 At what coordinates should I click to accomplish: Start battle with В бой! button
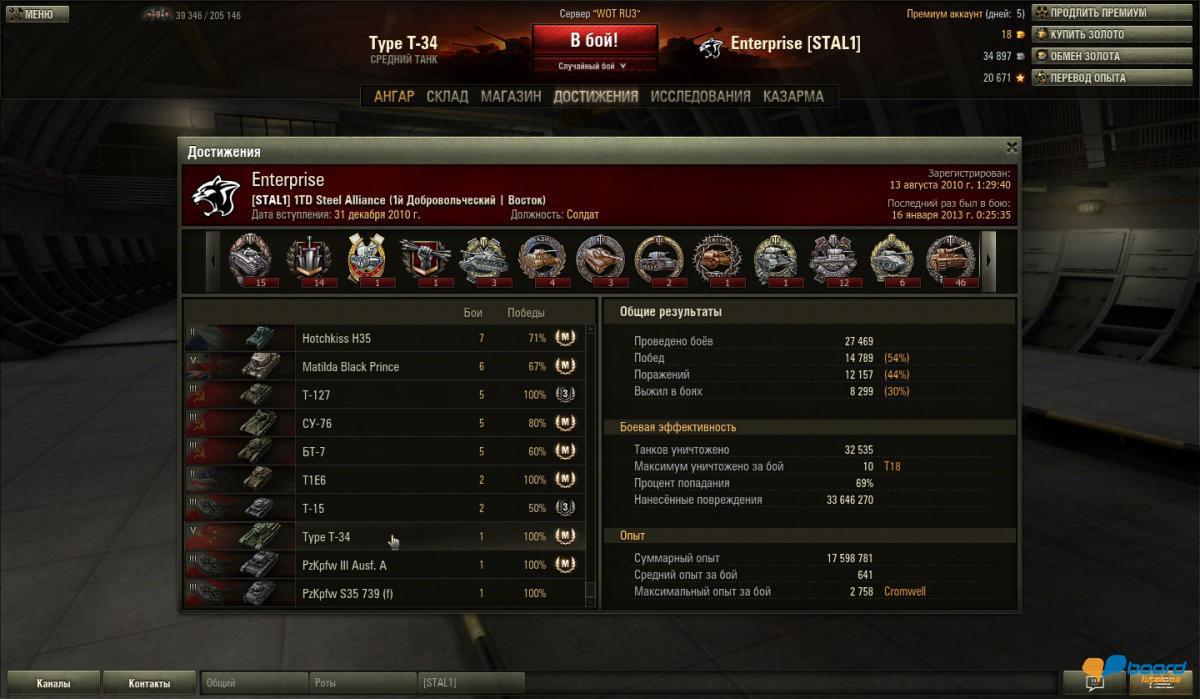click(x=594, y=41)
